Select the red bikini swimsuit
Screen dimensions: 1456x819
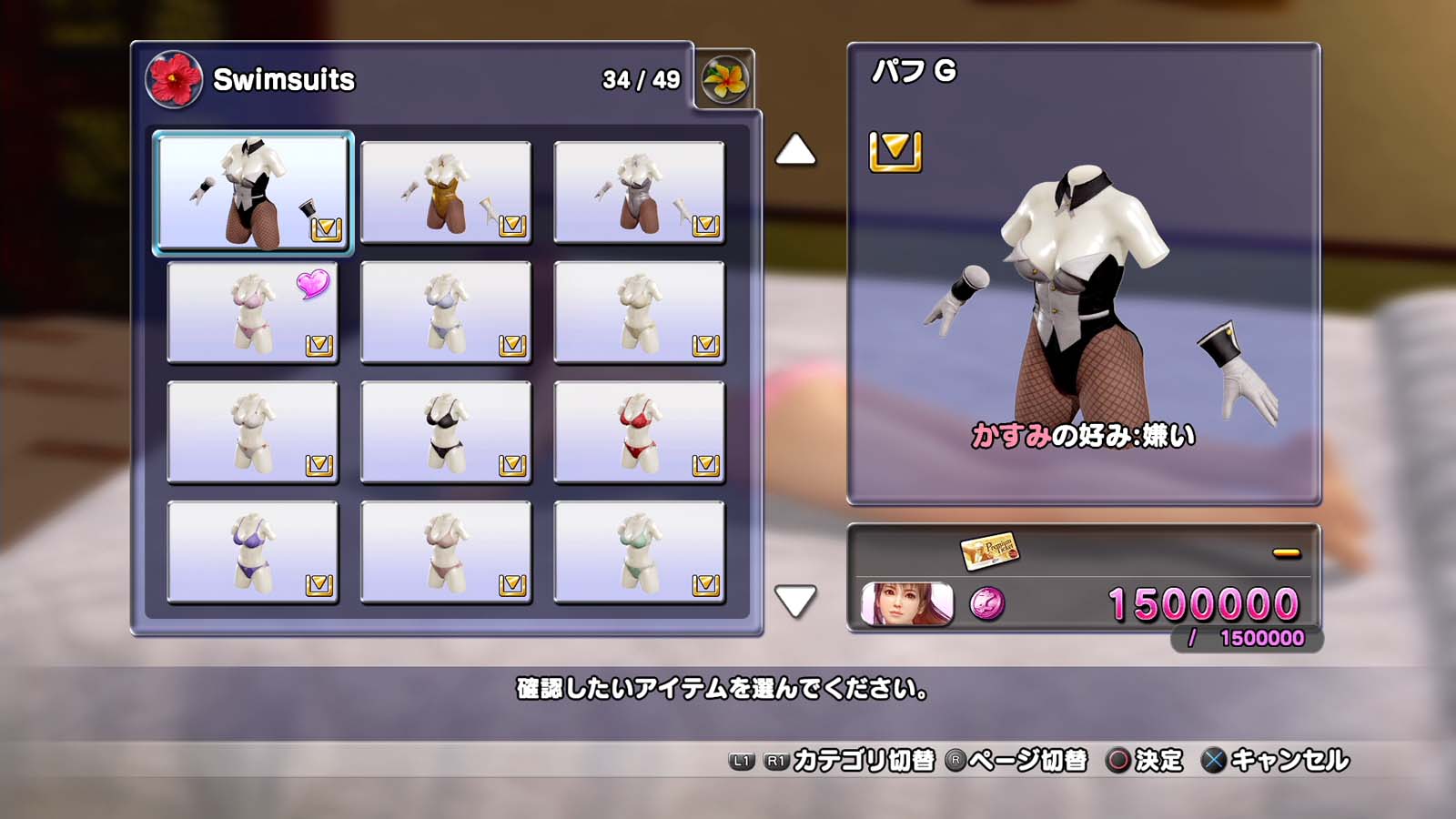click(x=639, y=432)
